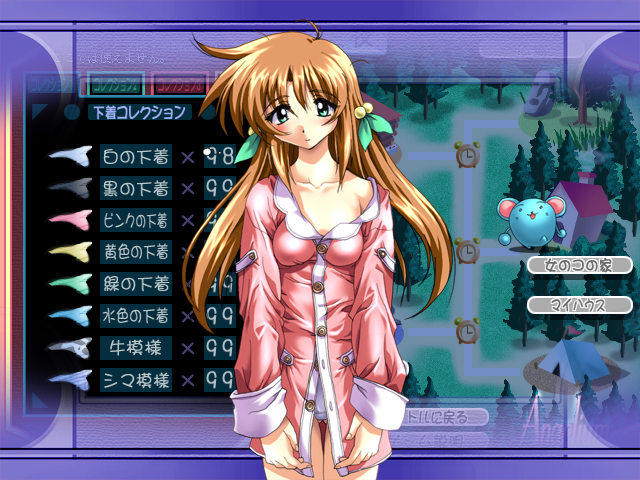
Task: Select the シマ模様 collection entry
Action: tap(136, 380)
